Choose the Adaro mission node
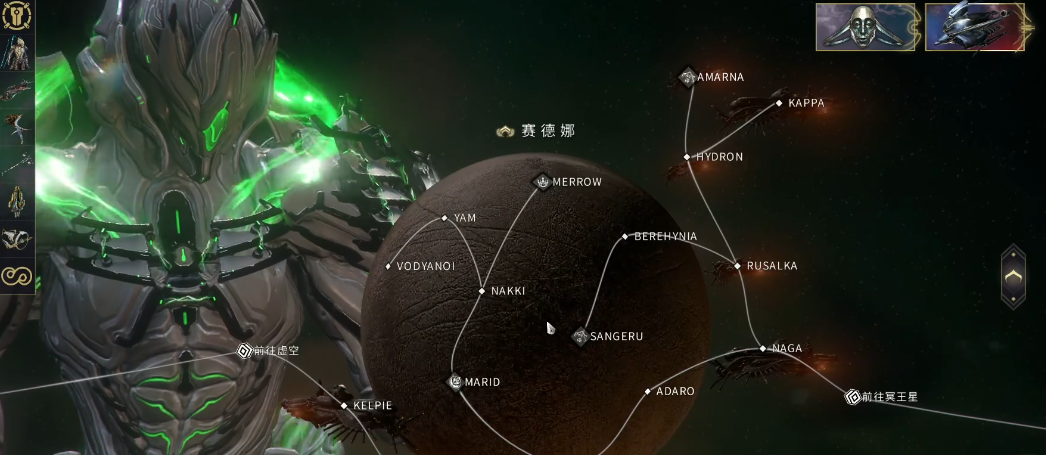Image resolution: width=1046 pixels, height=455 pixels. [x=648, y=391]
